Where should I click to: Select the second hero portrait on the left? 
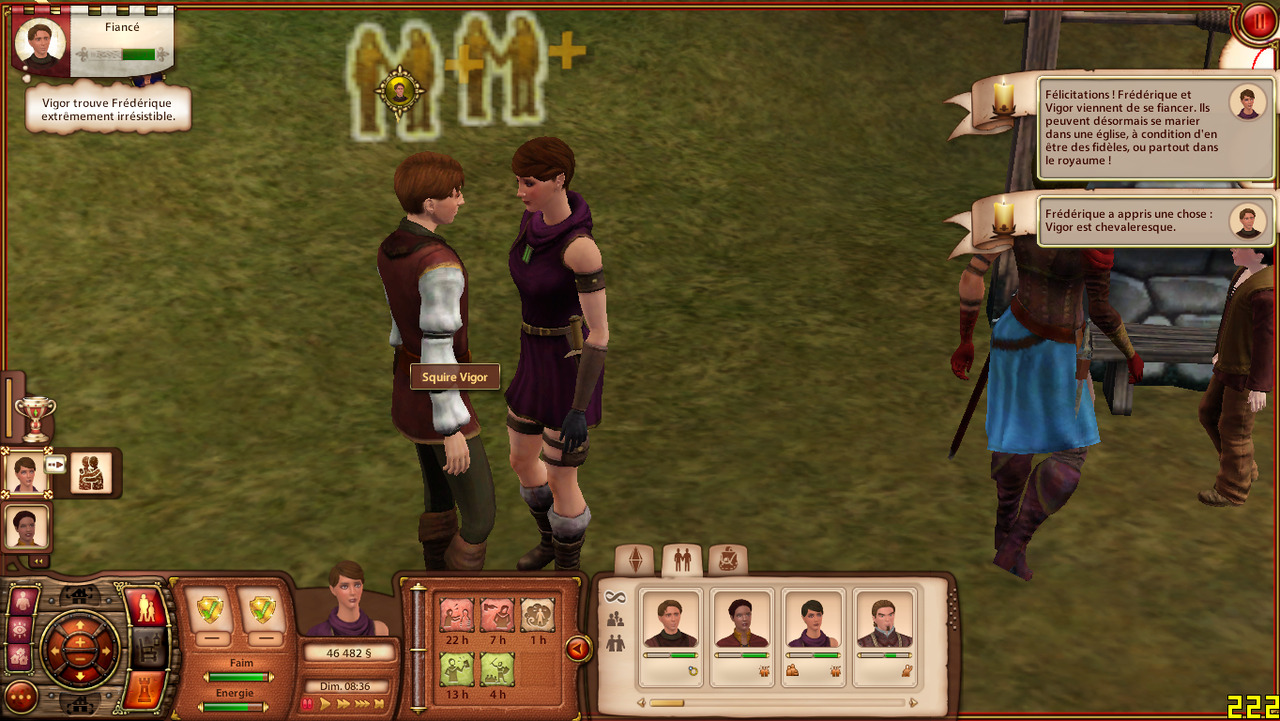tap(25, 526)
